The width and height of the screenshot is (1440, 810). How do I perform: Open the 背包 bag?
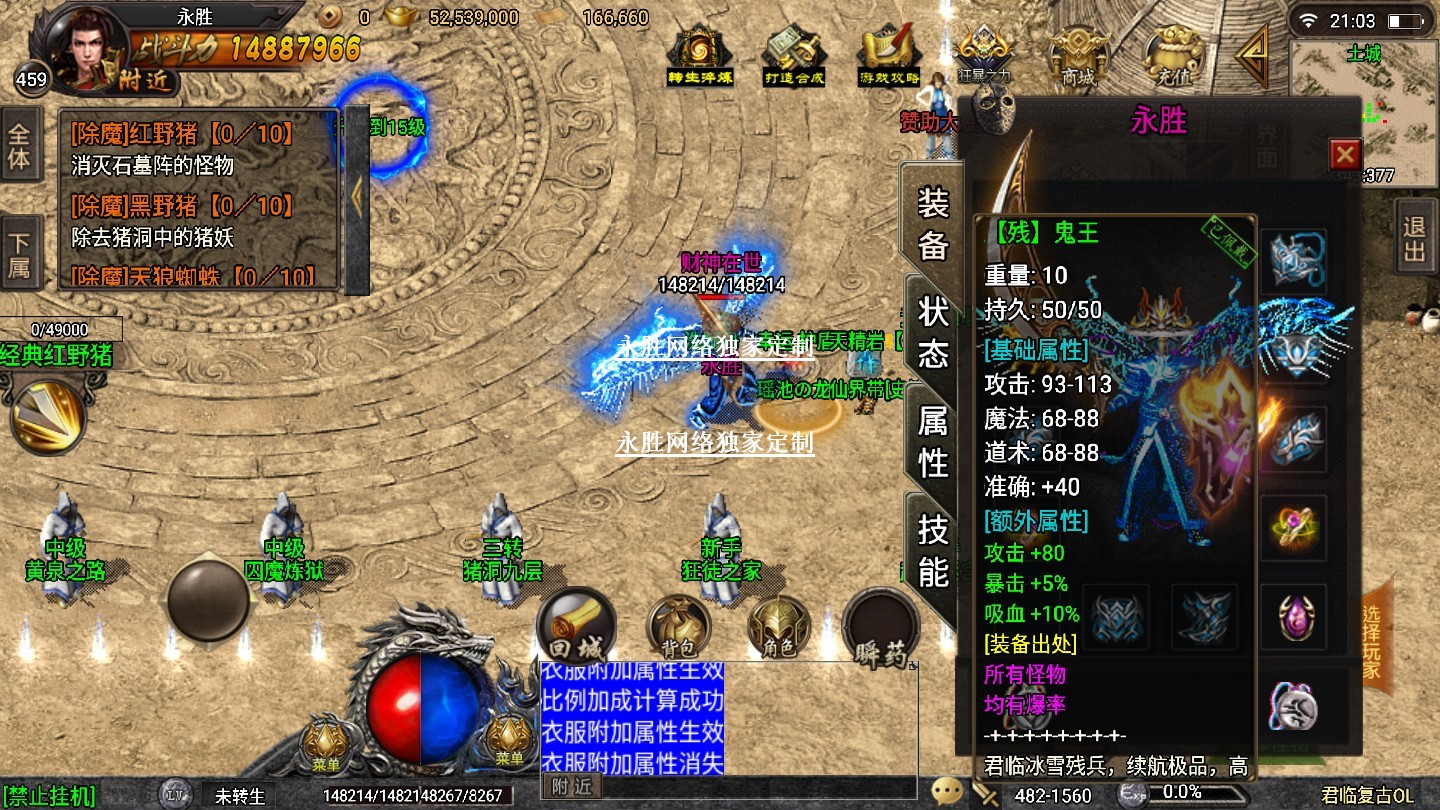(678, 627)
